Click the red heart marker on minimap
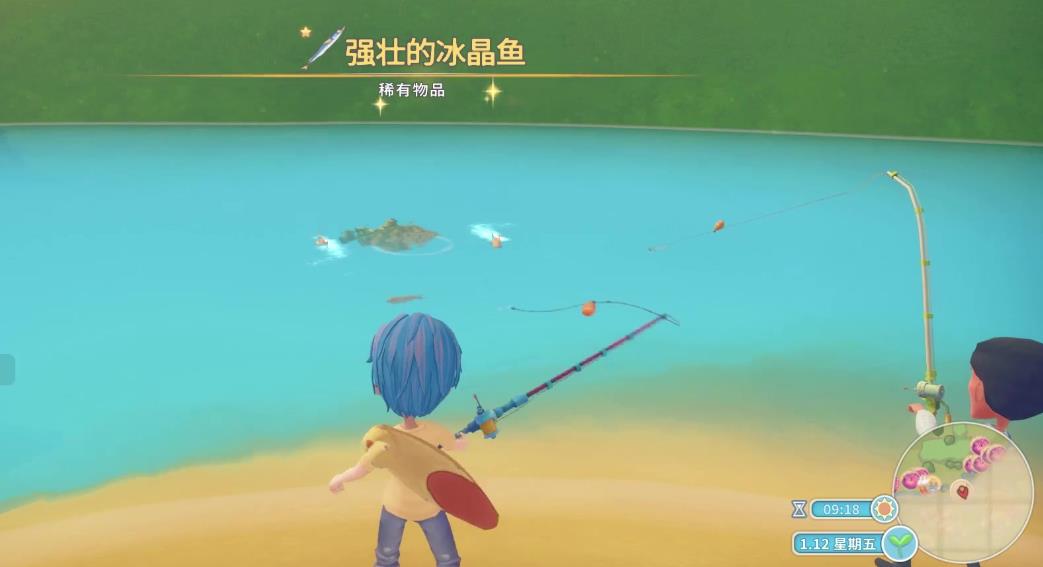This screenshot has width=1043, height=567. pos(961,490)
